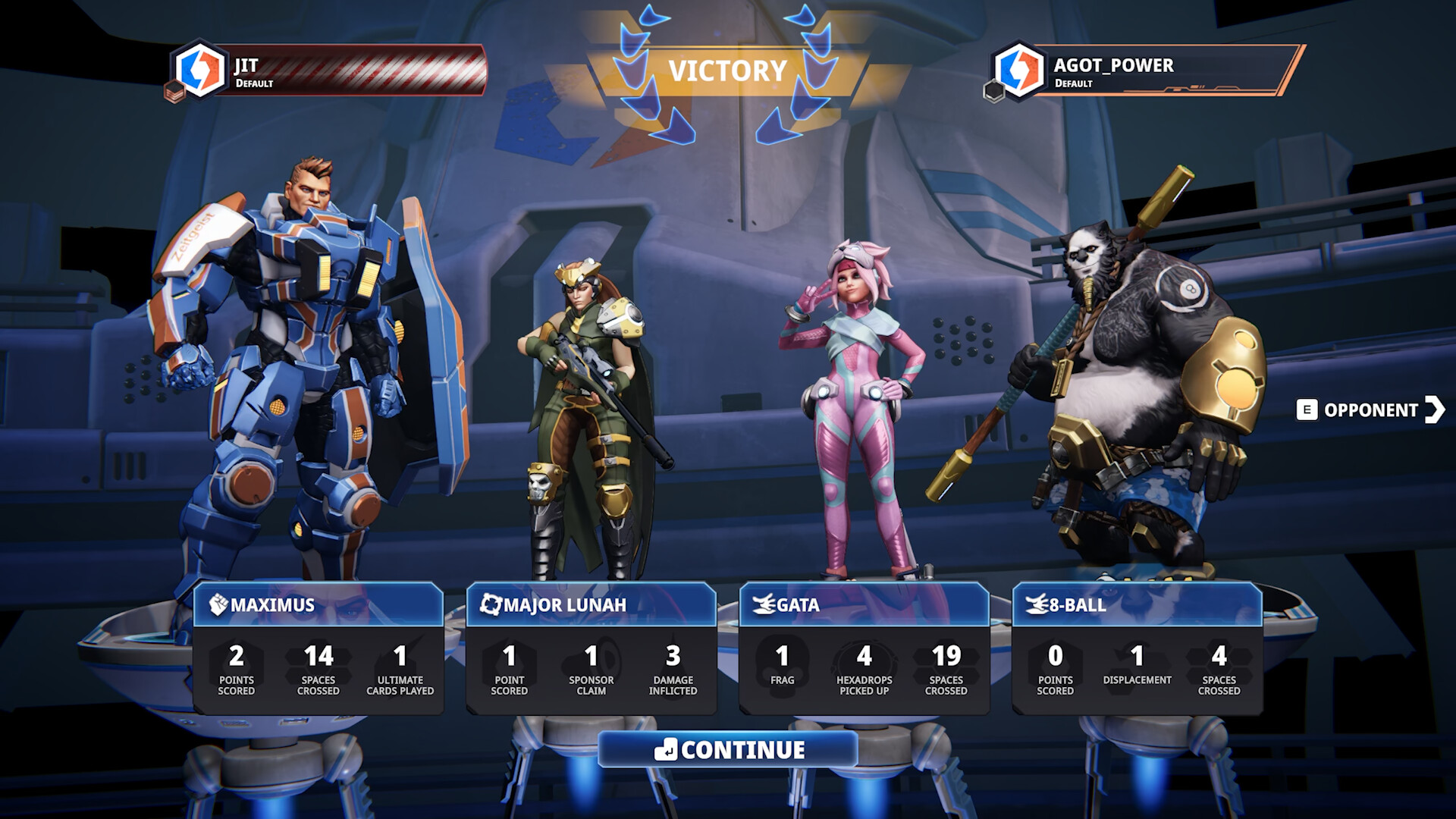
Task: Click the VICTORY banner at top
Action: (x=728, y=71)
